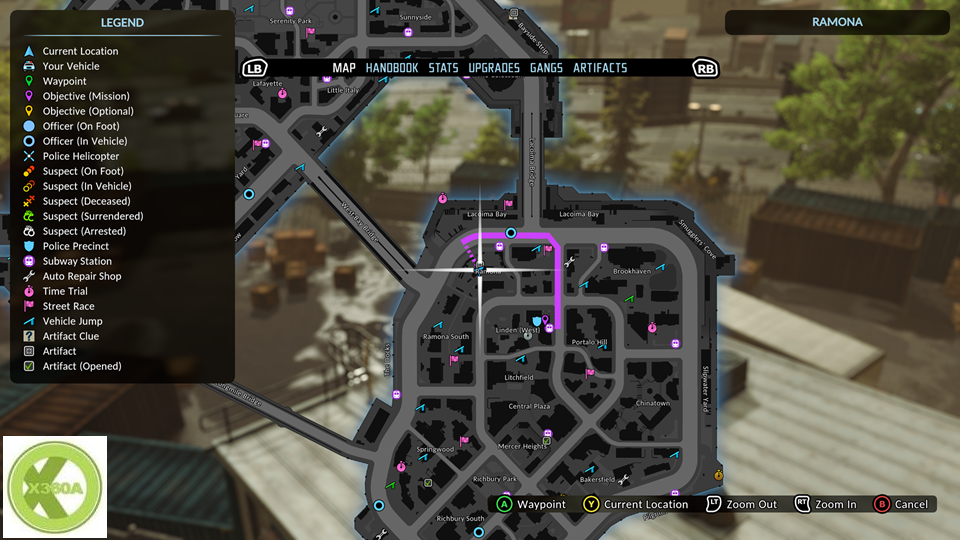Select the Upgrades tab
960x540 pixels.
point(494,68)
